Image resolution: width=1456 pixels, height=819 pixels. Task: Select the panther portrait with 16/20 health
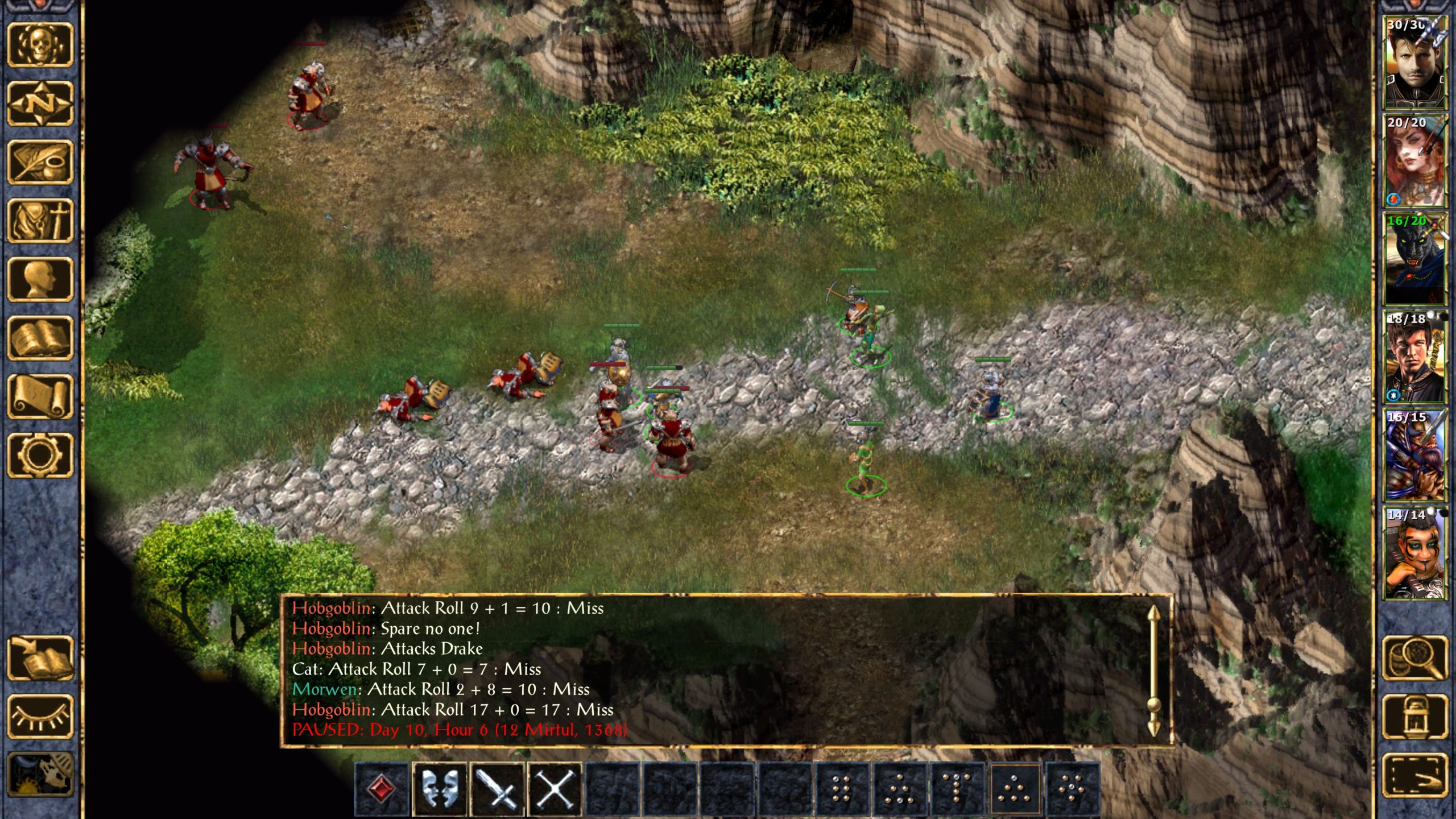click(1414, 259)
